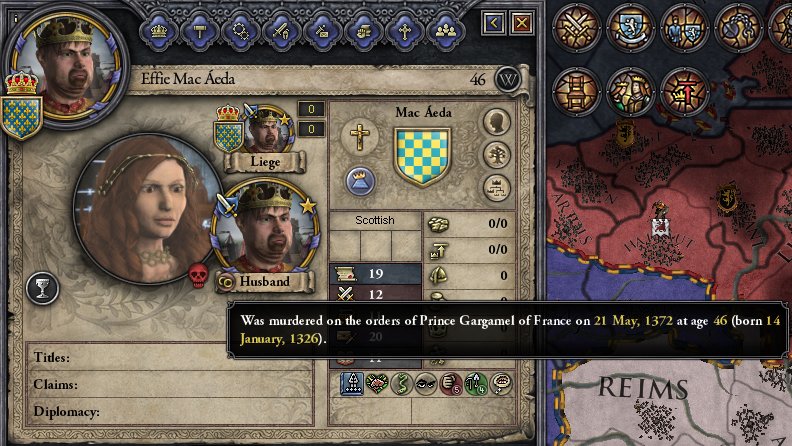792x446 pixels.
Task: Click the Mac Áeda dynasty shield
Action: pyautogui.click(x=423, y=154)
